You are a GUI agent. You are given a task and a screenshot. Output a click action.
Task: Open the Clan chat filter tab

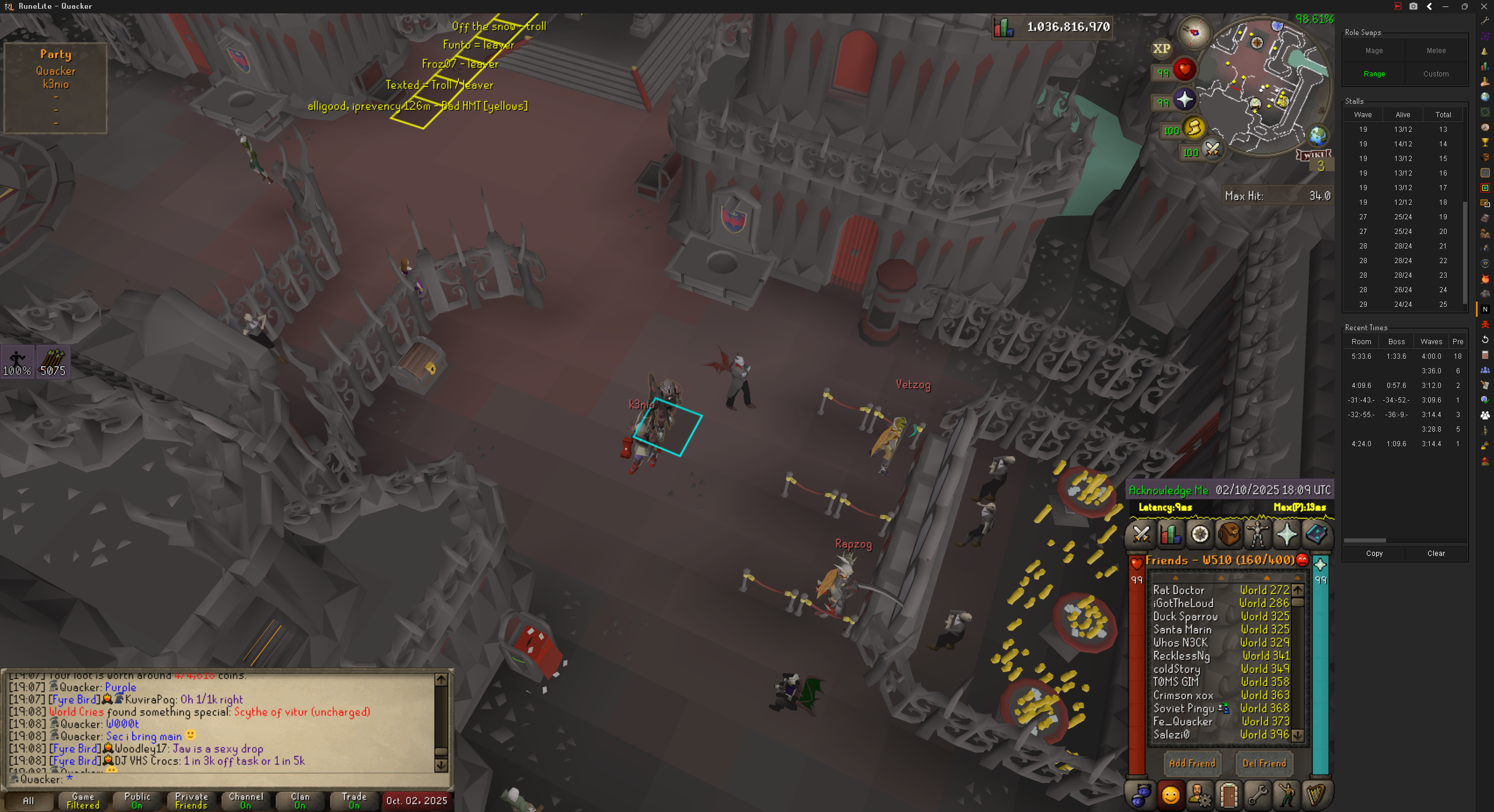[300, 801]
